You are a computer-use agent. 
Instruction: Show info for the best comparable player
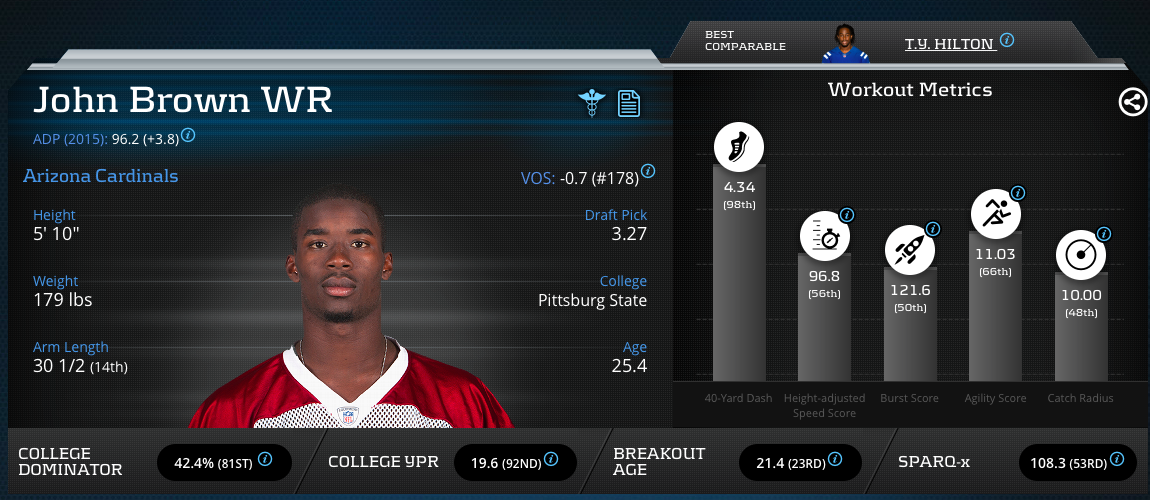pos(1007,41)
